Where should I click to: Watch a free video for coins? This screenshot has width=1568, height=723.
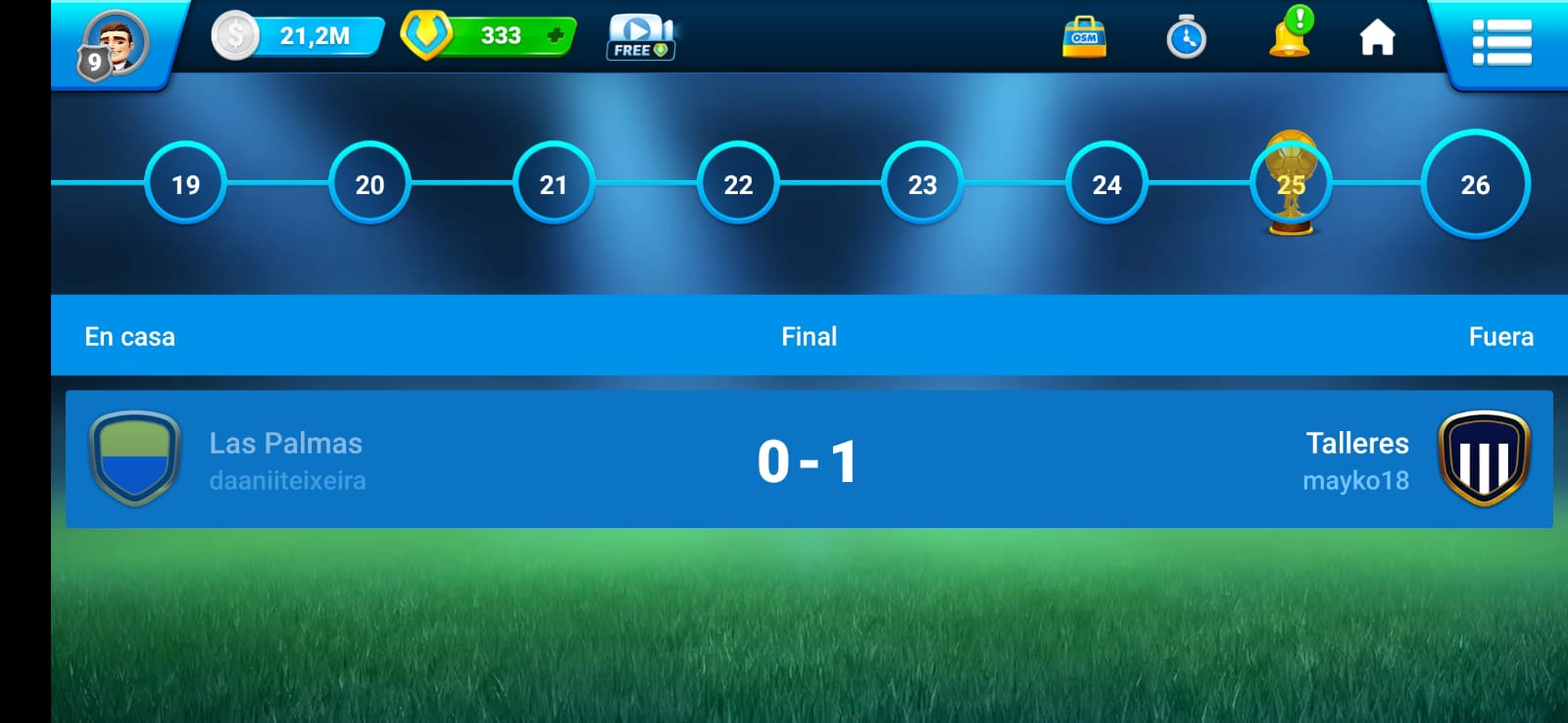click(x=641, y=38)
